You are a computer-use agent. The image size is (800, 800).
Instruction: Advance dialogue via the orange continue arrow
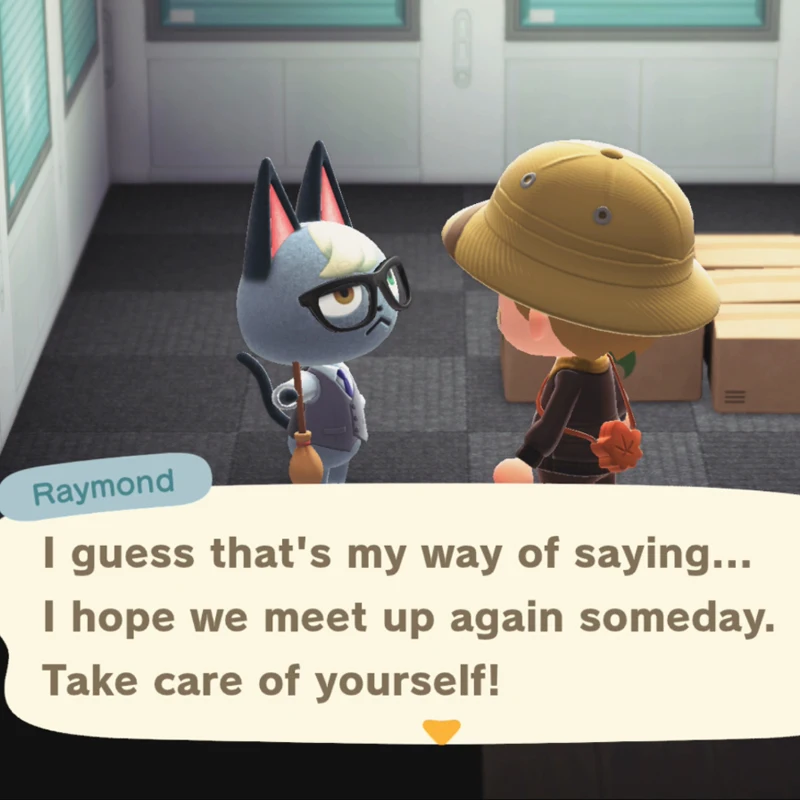point(440,731)
